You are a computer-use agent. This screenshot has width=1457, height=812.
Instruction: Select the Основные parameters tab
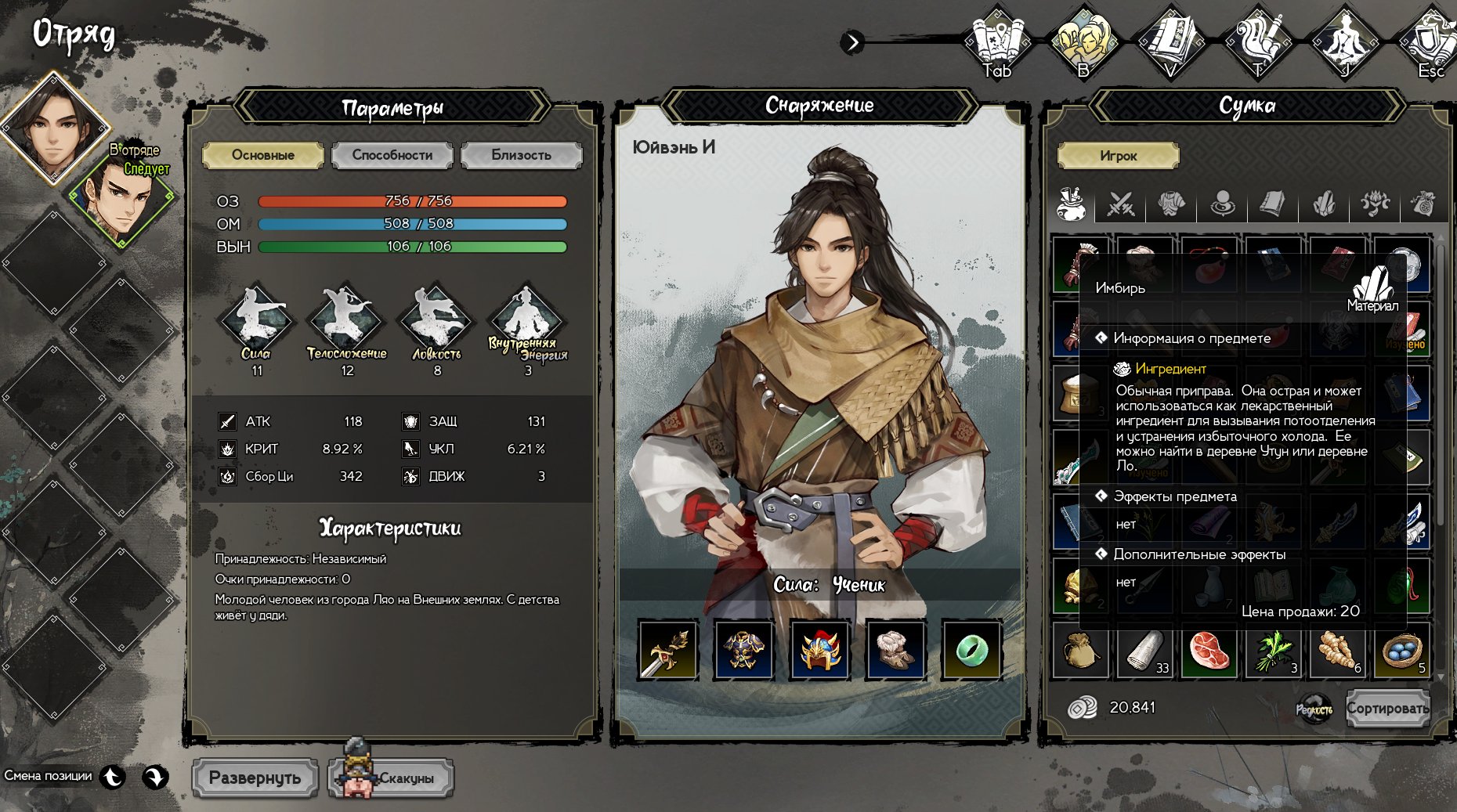pyautogui.click(x=262, y=155)
